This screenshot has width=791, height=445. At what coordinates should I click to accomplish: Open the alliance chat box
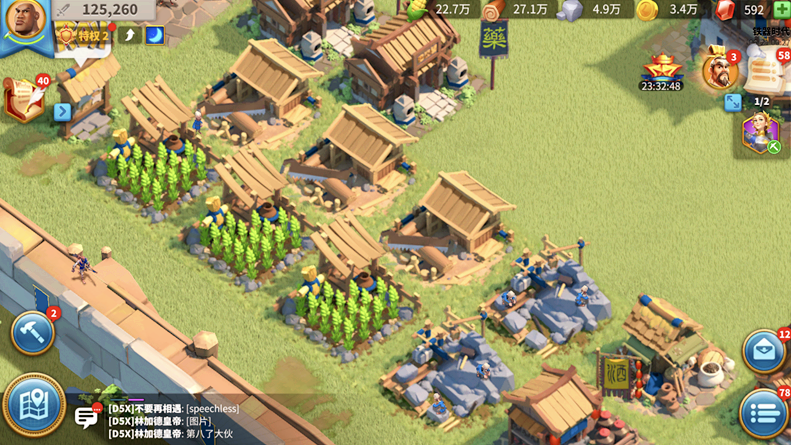(87, 416)
